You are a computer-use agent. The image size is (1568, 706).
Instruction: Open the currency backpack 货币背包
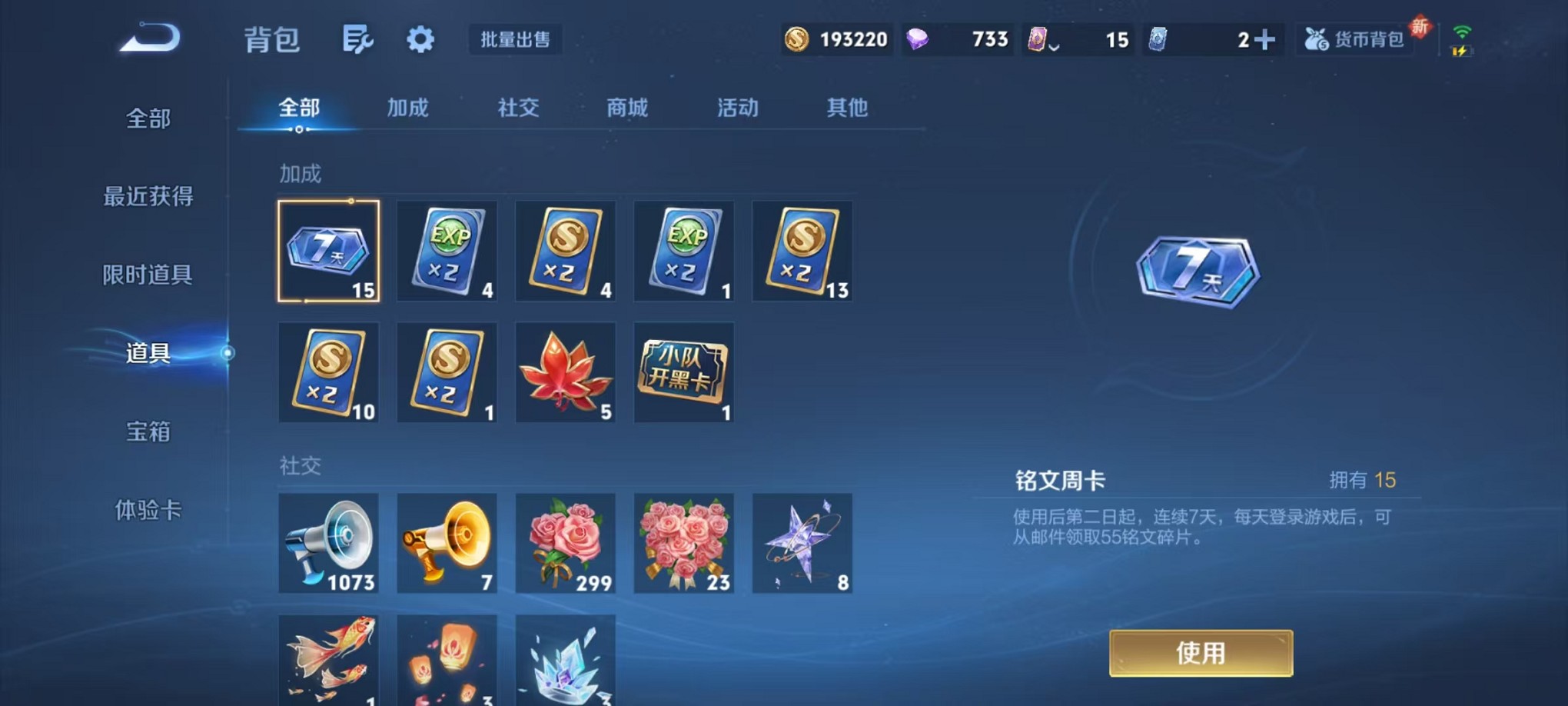[x=1355, y=39]
